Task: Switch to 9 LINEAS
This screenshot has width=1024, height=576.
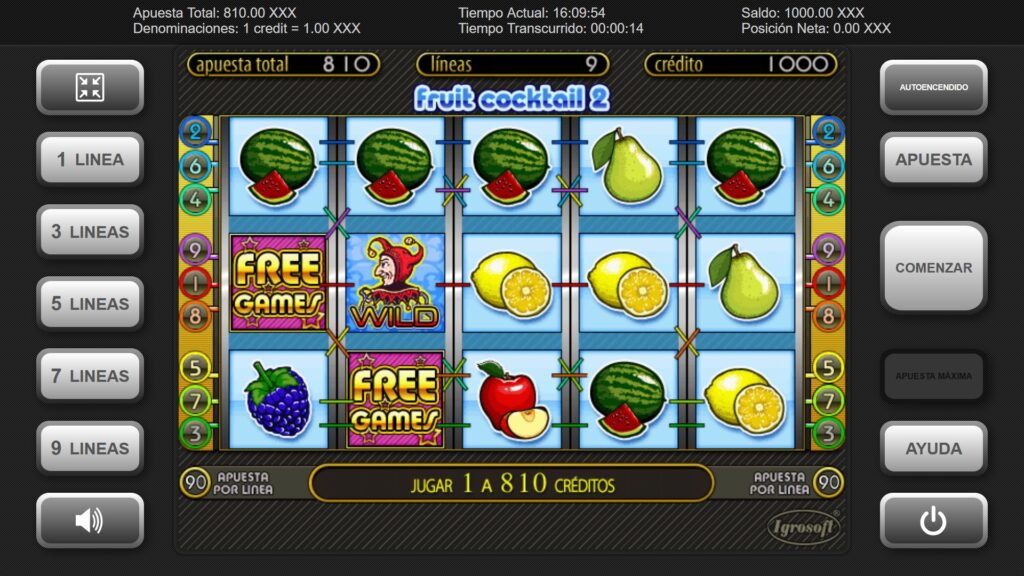Action: (90, 448)
